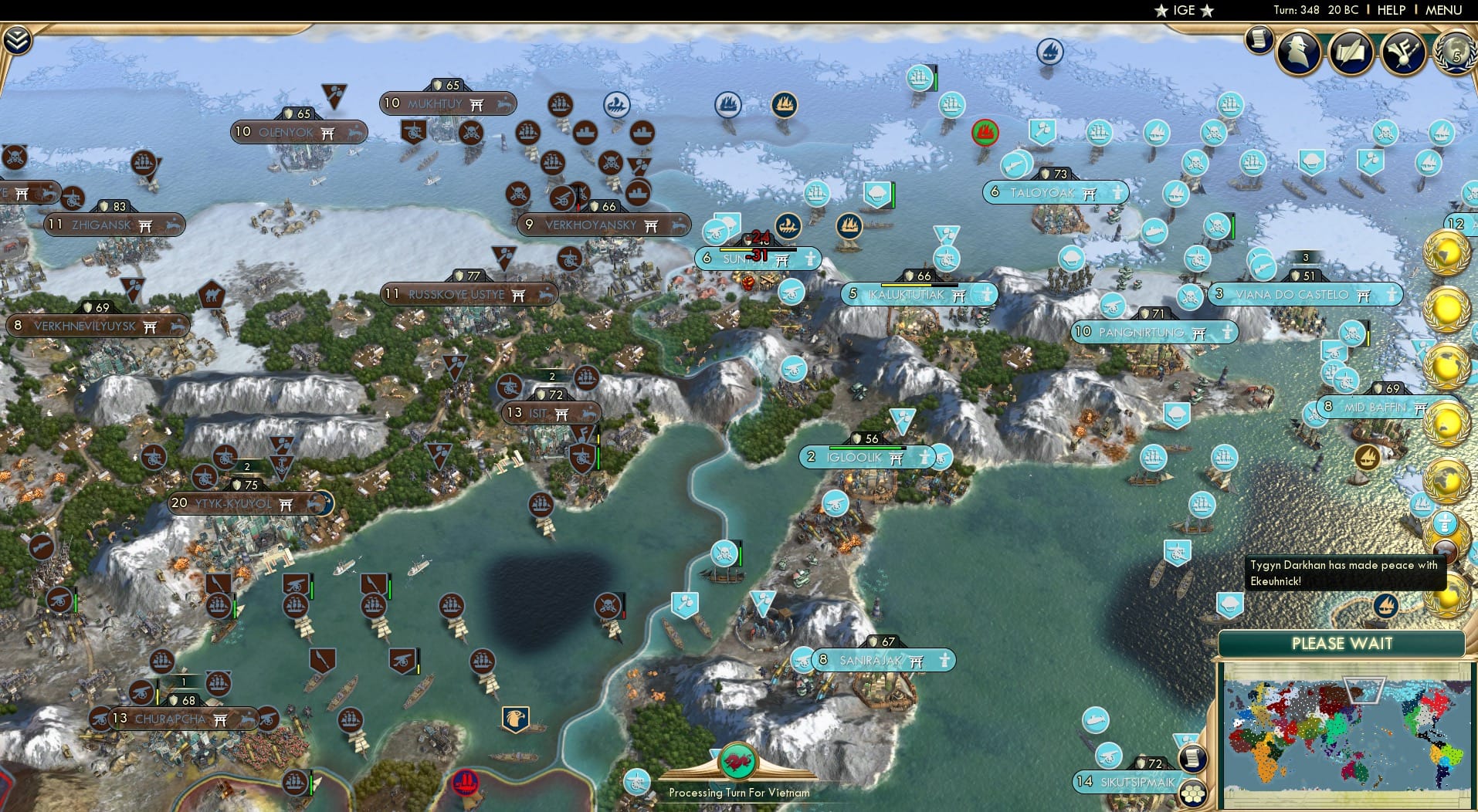Open the Espionage Overview spy icon
Image resolution: width=1478 pixels, height=812 pixels.
pos(1299,52)
